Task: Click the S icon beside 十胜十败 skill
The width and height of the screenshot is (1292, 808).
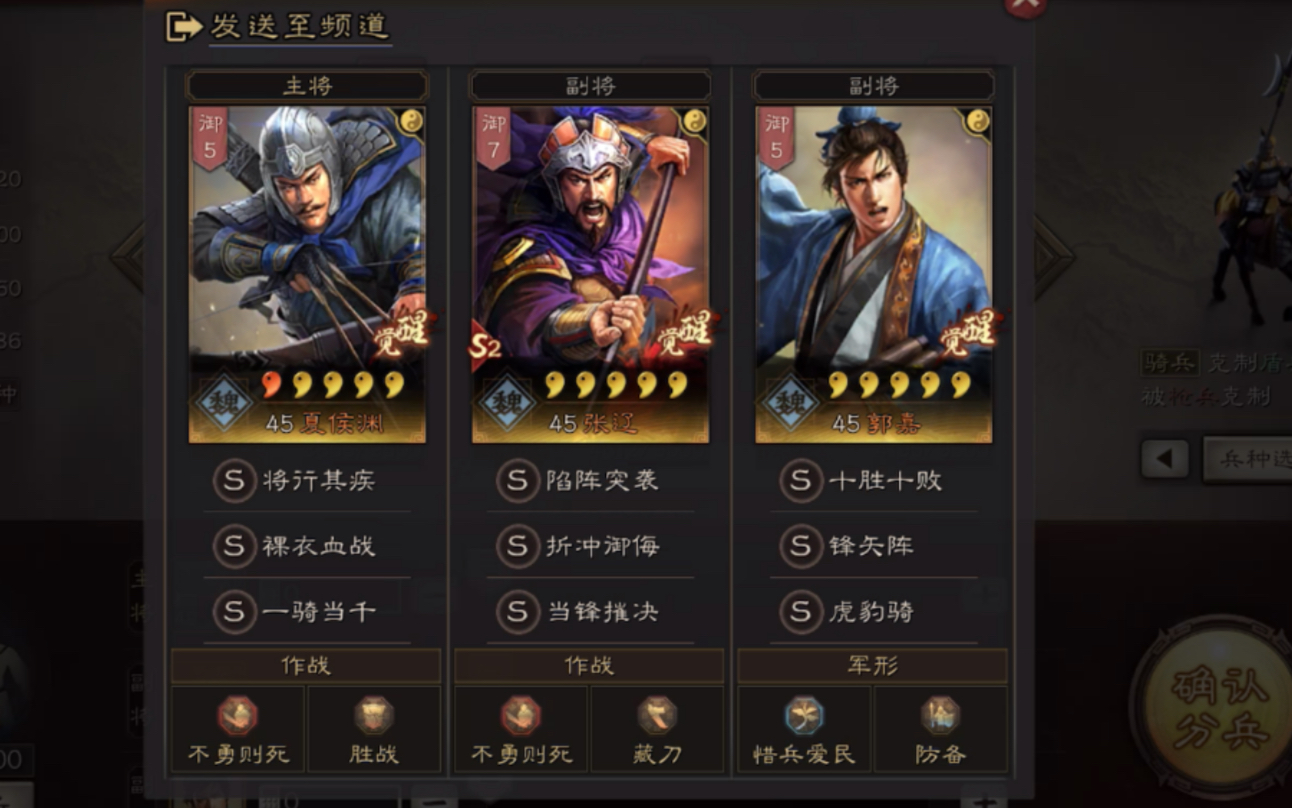Action: (800, 481)
